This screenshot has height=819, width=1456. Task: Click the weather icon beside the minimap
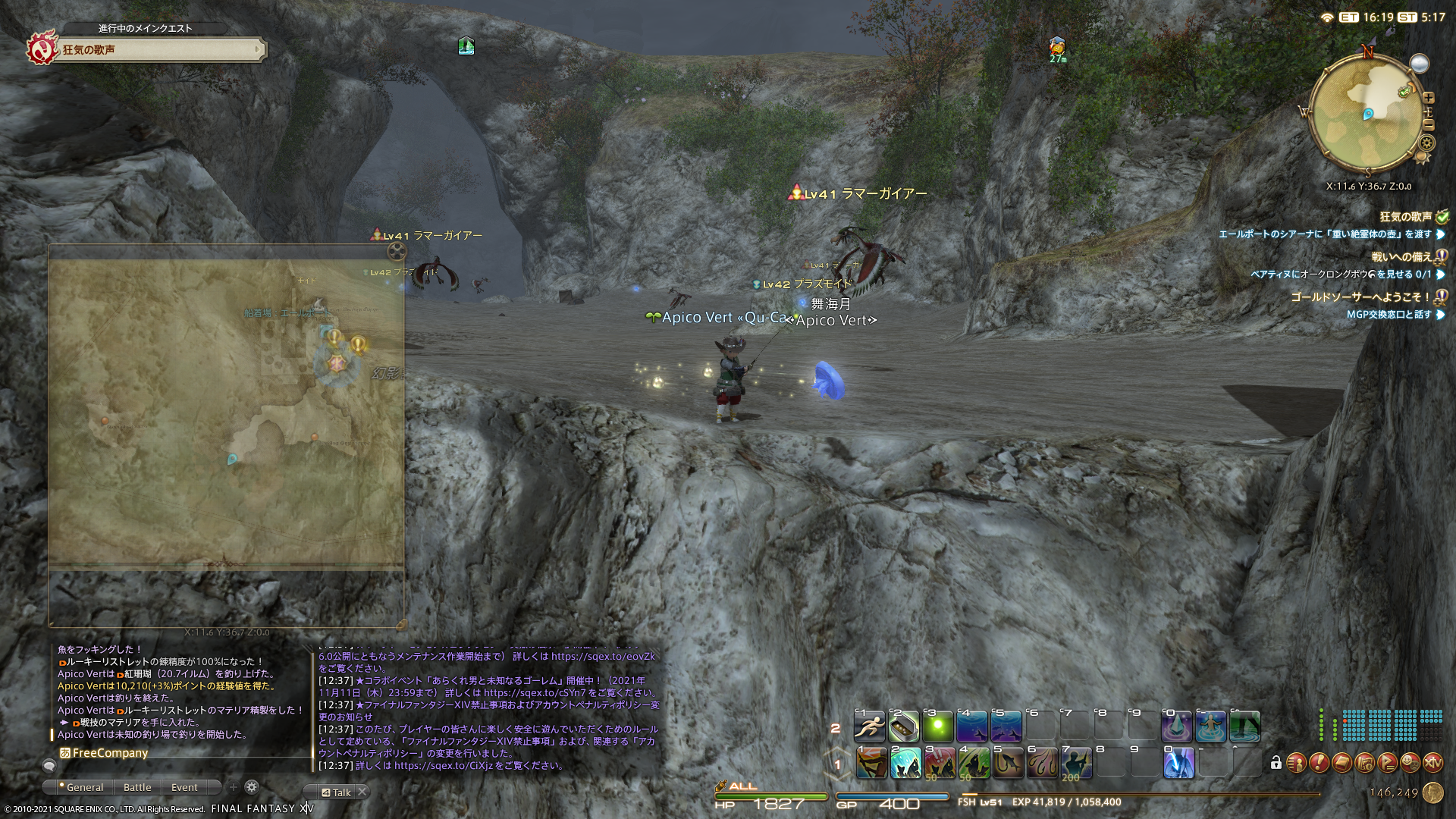point(1420,64)
